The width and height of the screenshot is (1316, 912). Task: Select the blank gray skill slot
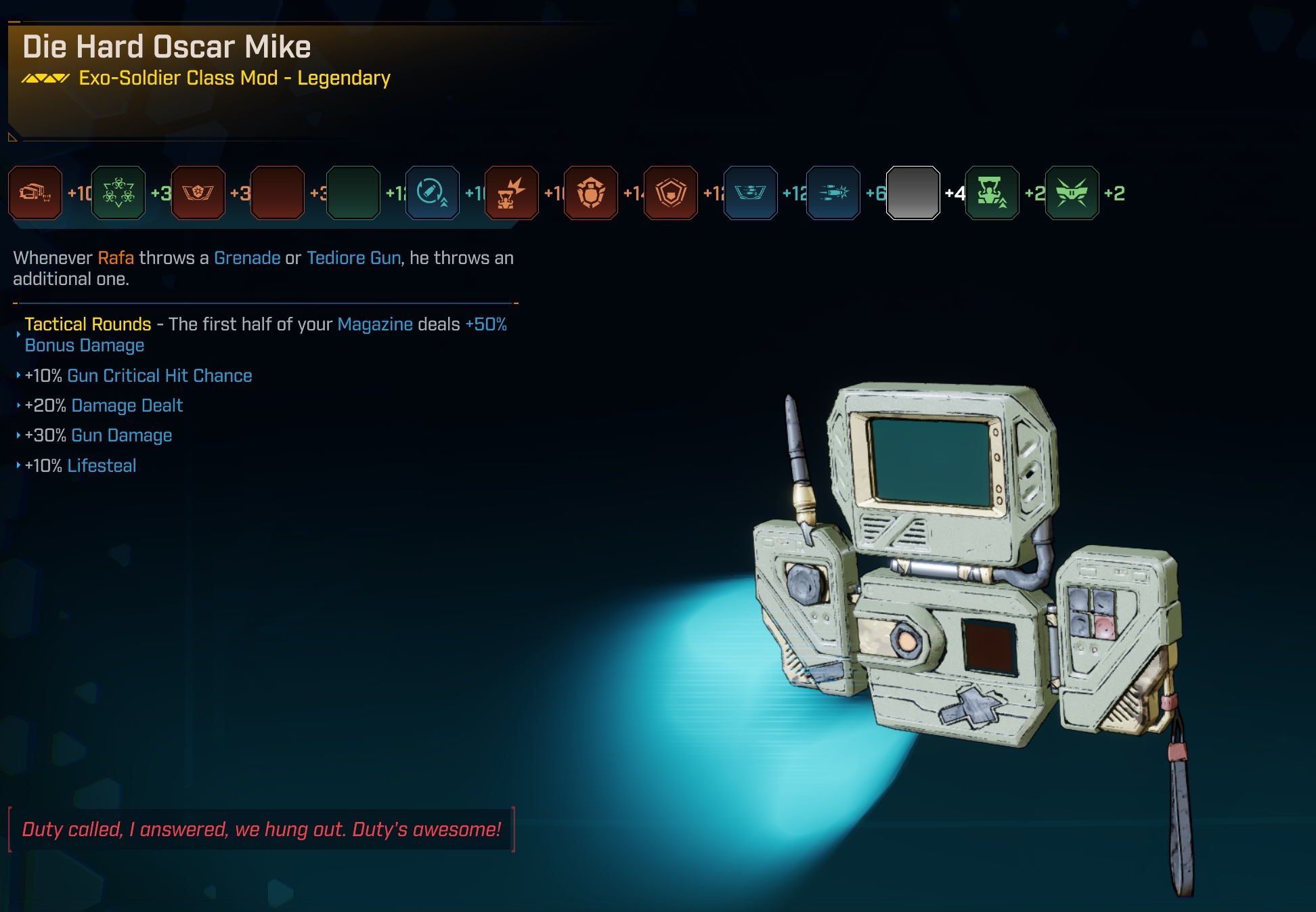913,193
